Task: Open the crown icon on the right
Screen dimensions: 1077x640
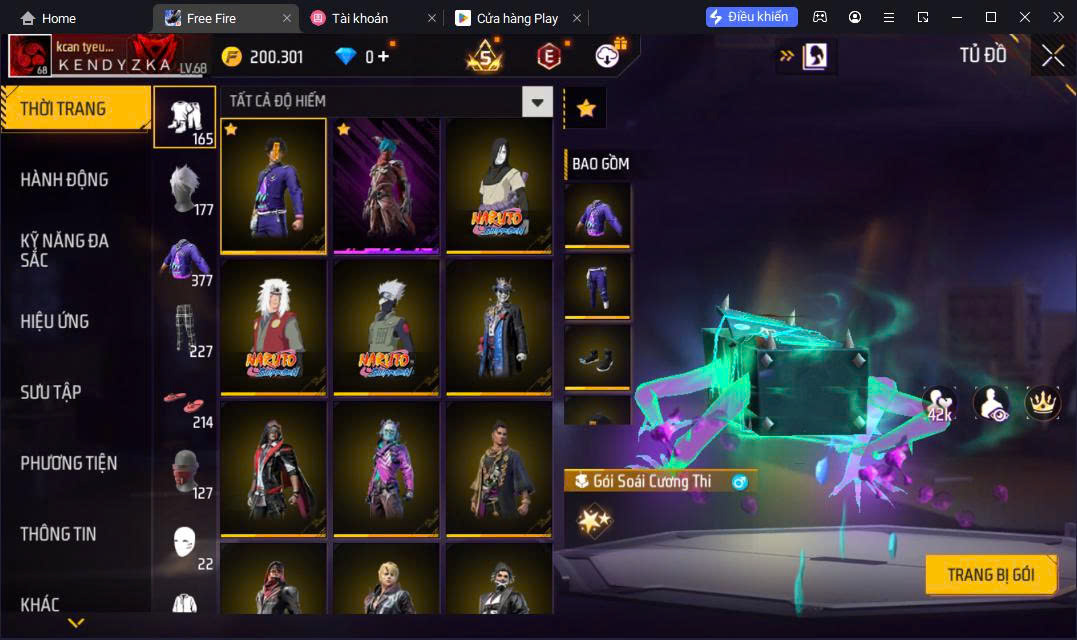Action: [1043, 403]
